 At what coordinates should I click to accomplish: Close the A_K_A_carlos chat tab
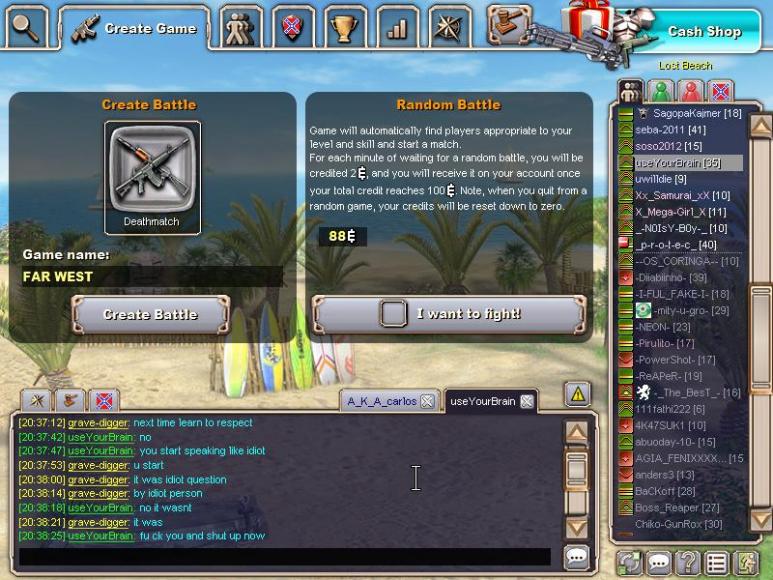(x=427, y=401)
